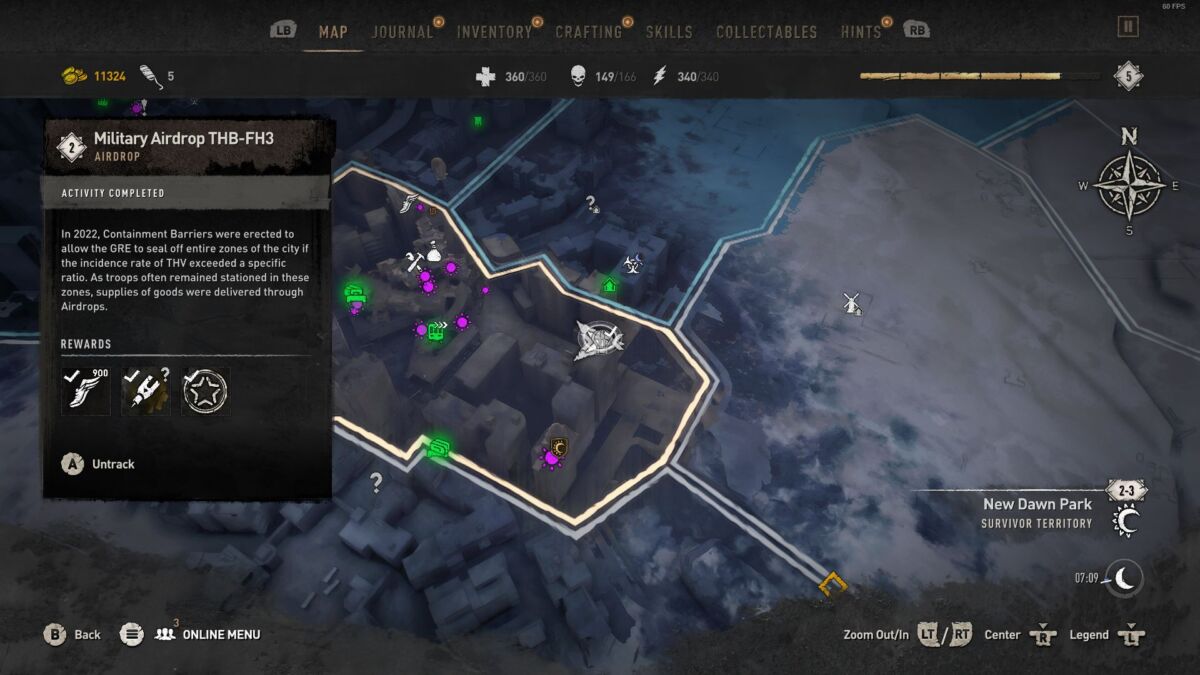The height and width of the screenshot is (675, 1200).
Task: Click the 900 parkour XP reward icon
Action: (x=85, y=390)
